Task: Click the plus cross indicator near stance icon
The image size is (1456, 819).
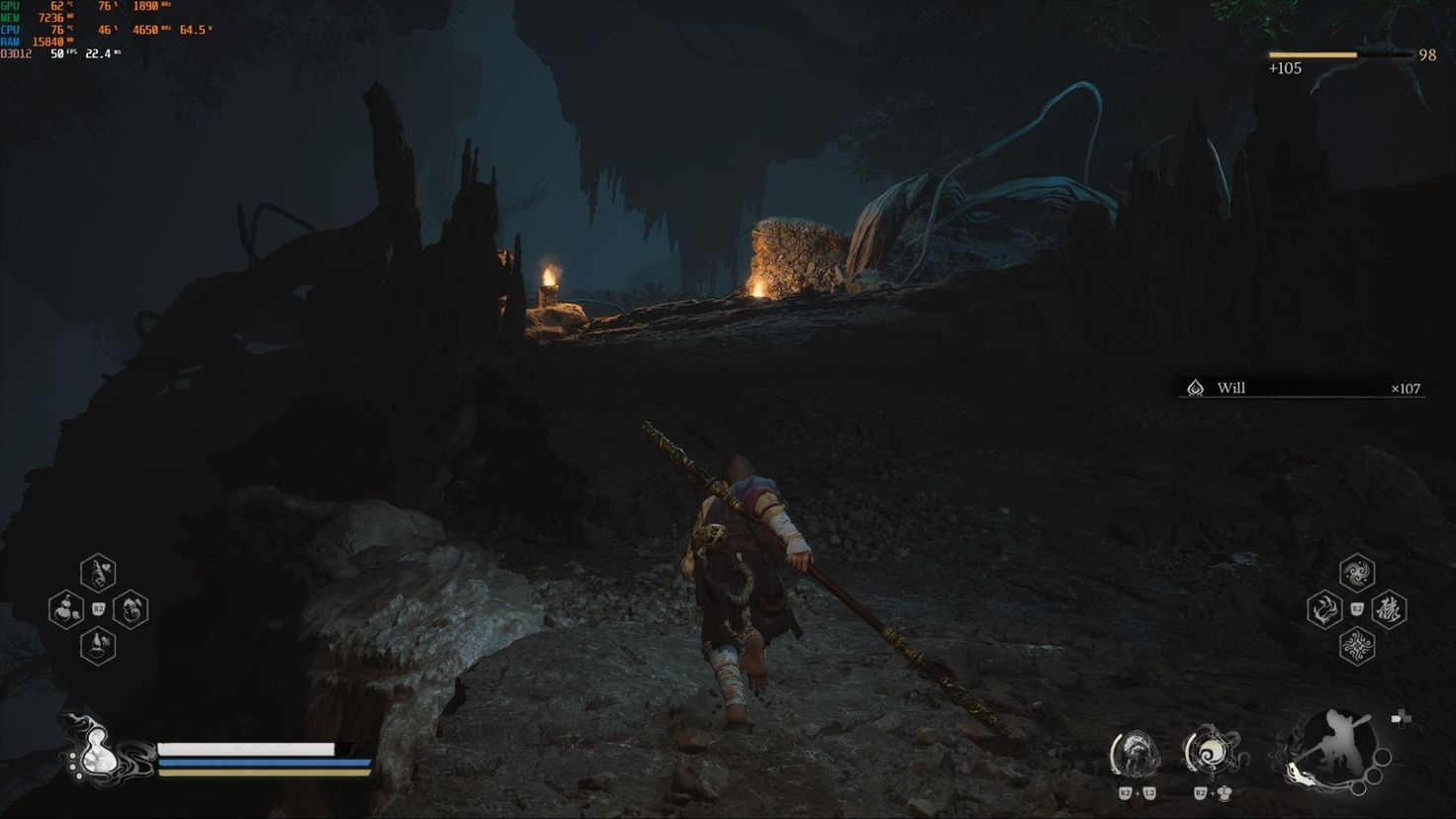Action: coord(1404,720)
